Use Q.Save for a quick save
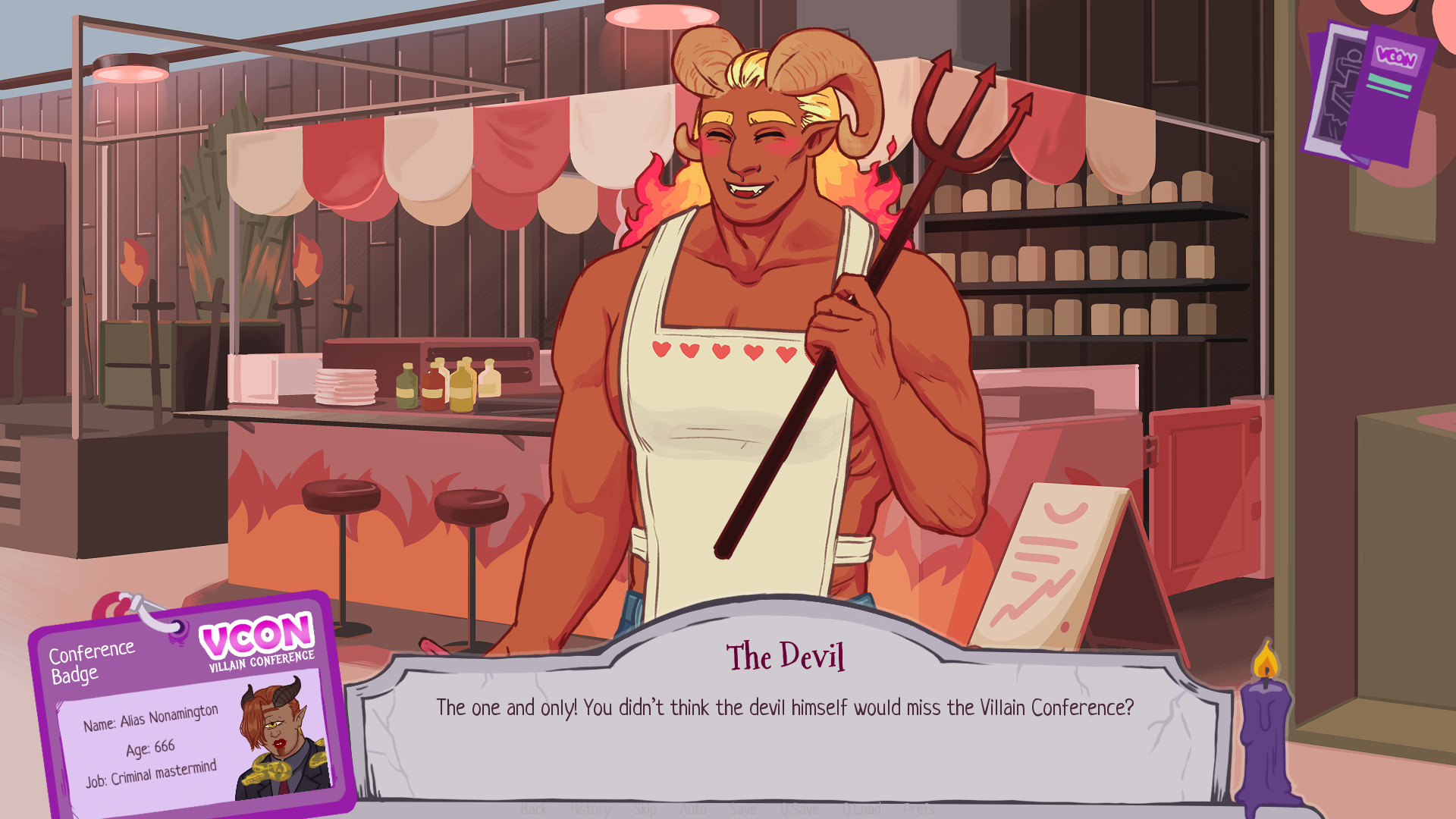This screenshot has width=1456, height=819. click(798, 810)
